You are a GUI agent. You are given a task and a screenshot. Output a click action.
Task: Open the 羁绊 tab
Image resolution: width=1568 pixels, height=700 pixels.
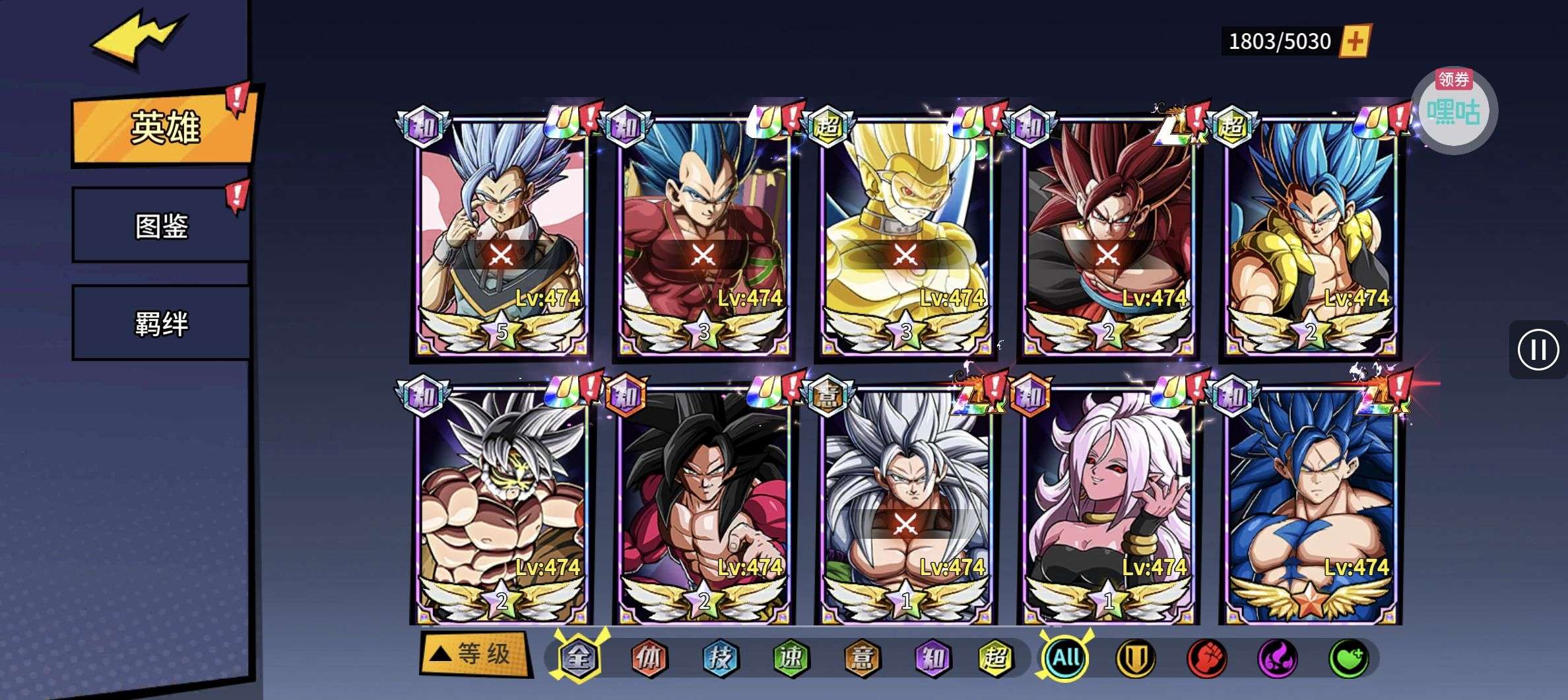point(161,324)
